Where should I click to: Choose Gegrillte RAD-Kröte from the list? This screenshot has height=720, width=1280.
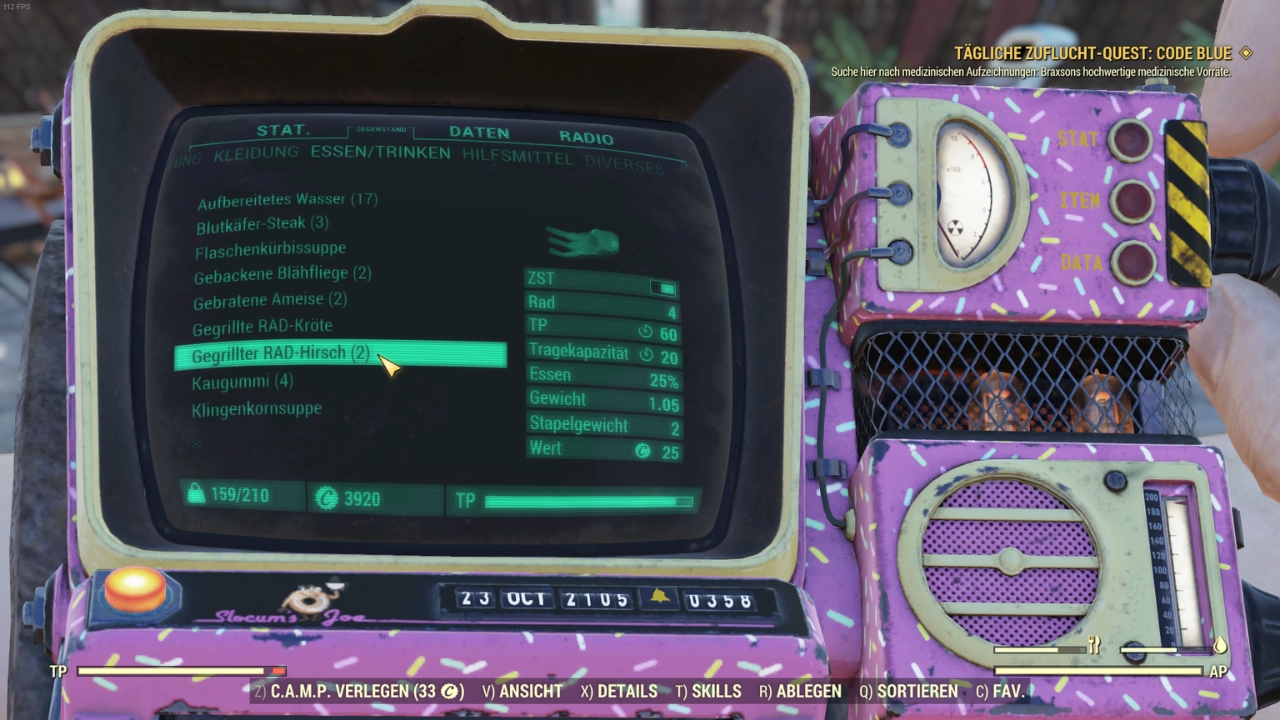point(262,326)
